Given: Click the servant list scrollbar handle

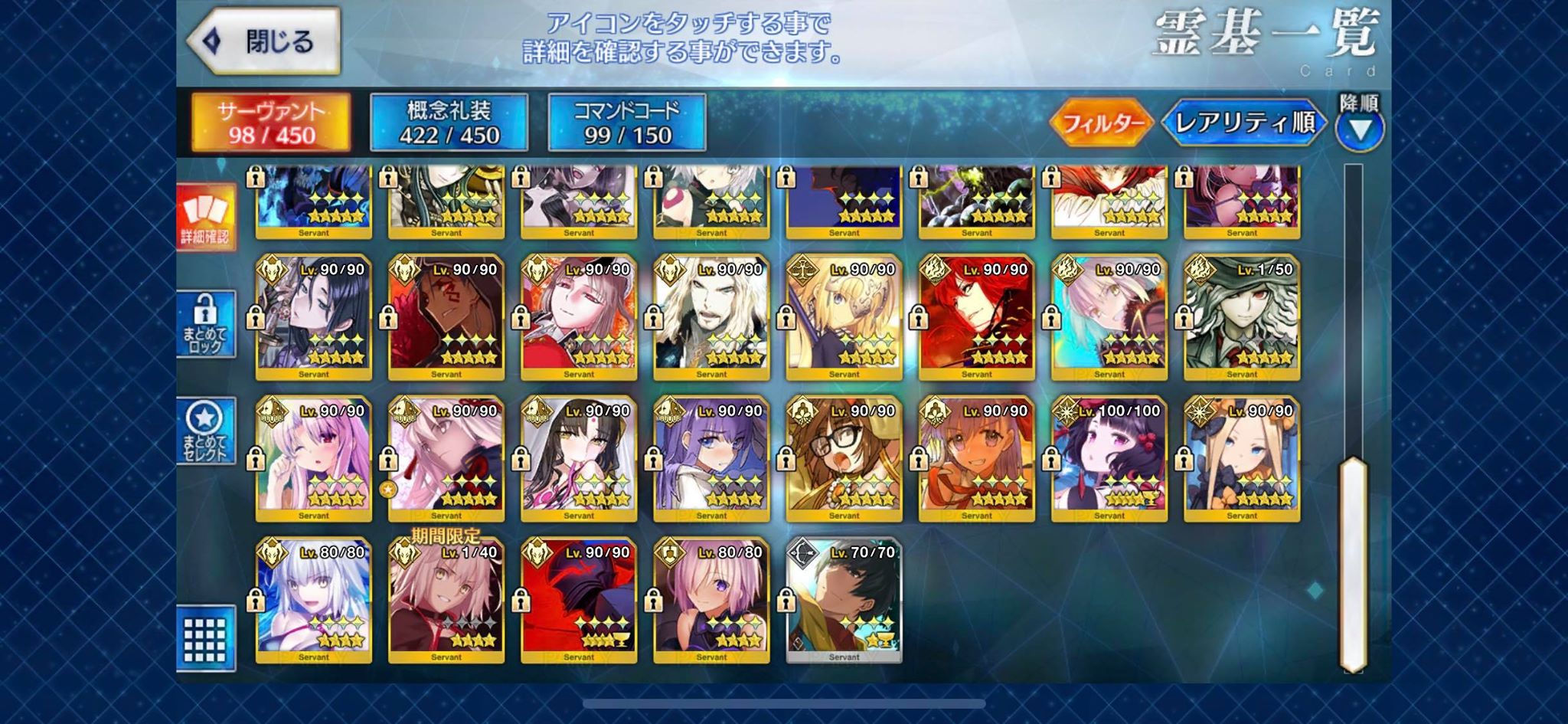Looking at the screenshot, I should coord(1354,563).
